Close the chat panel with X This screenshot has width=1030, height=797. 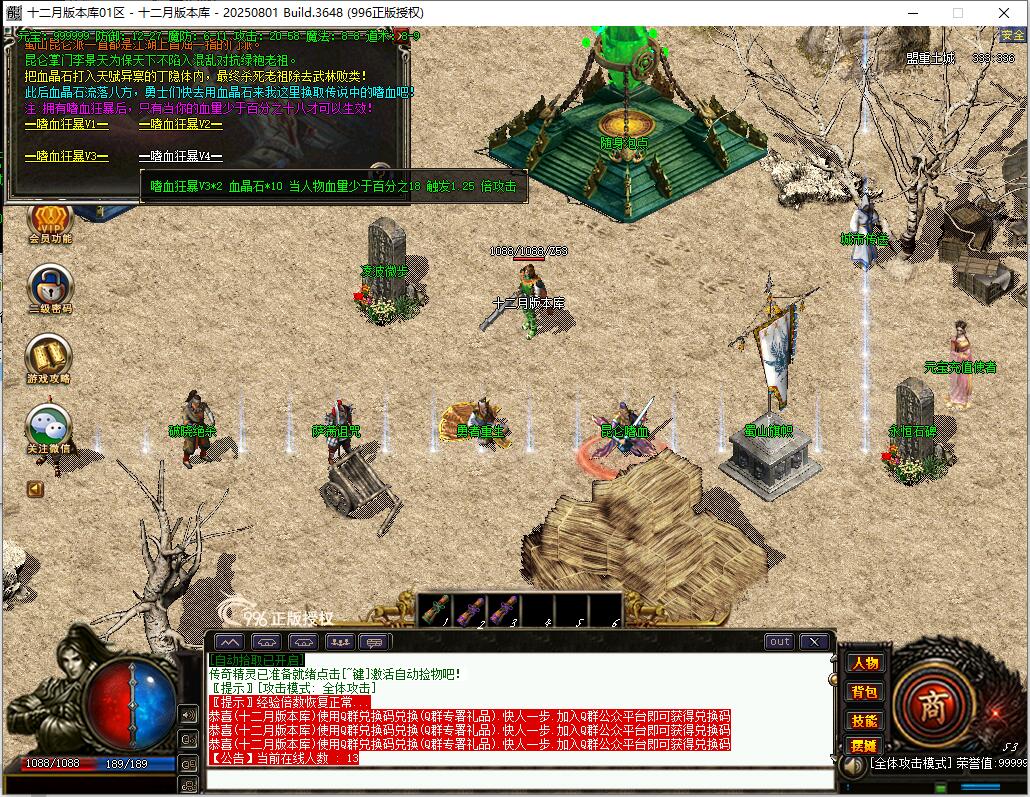815,642
